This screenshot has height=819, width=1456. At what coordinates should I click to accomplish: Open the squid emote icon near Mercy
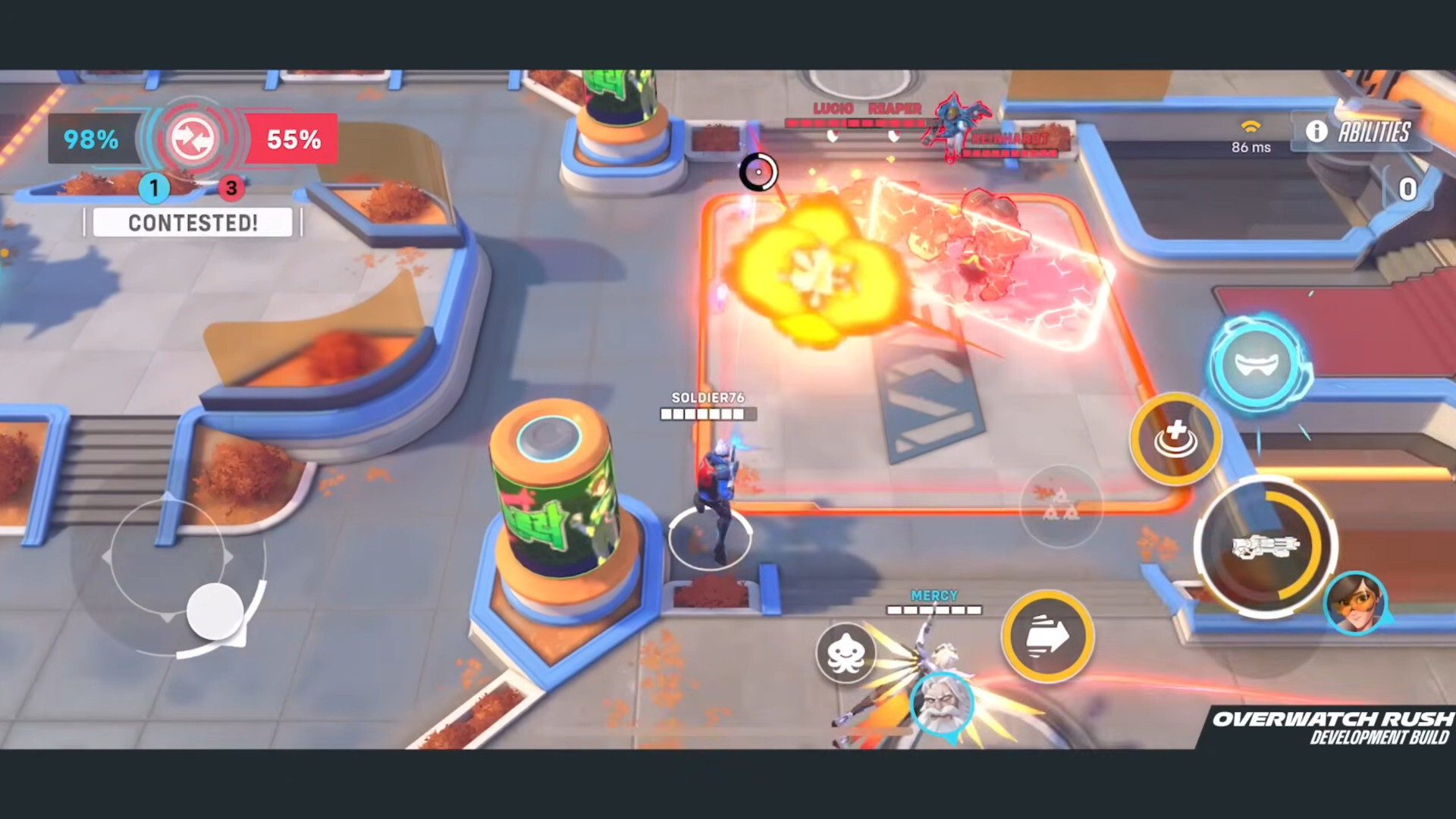pos(846,654)
